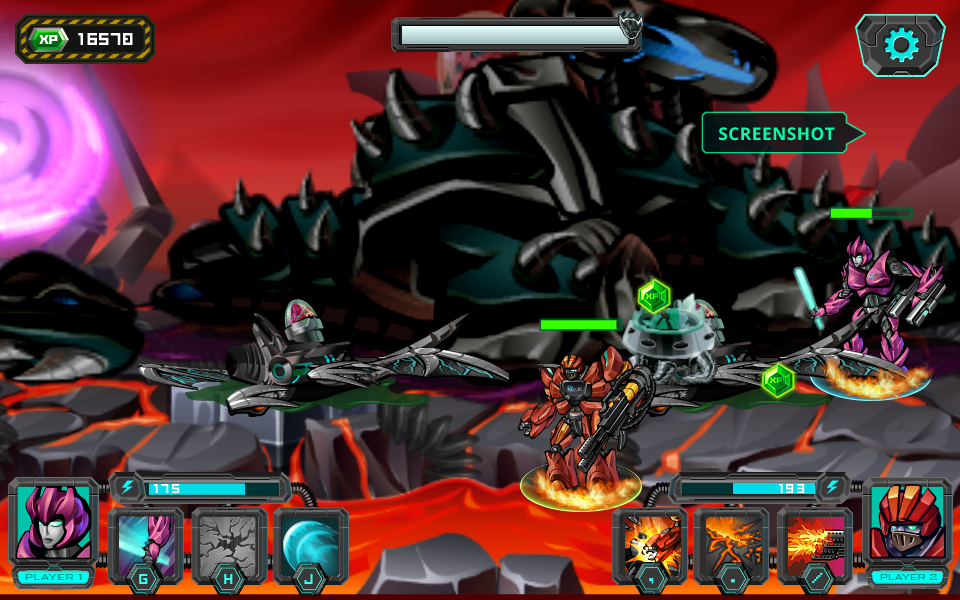Open the gear settings menu

(x=900, y=45)
